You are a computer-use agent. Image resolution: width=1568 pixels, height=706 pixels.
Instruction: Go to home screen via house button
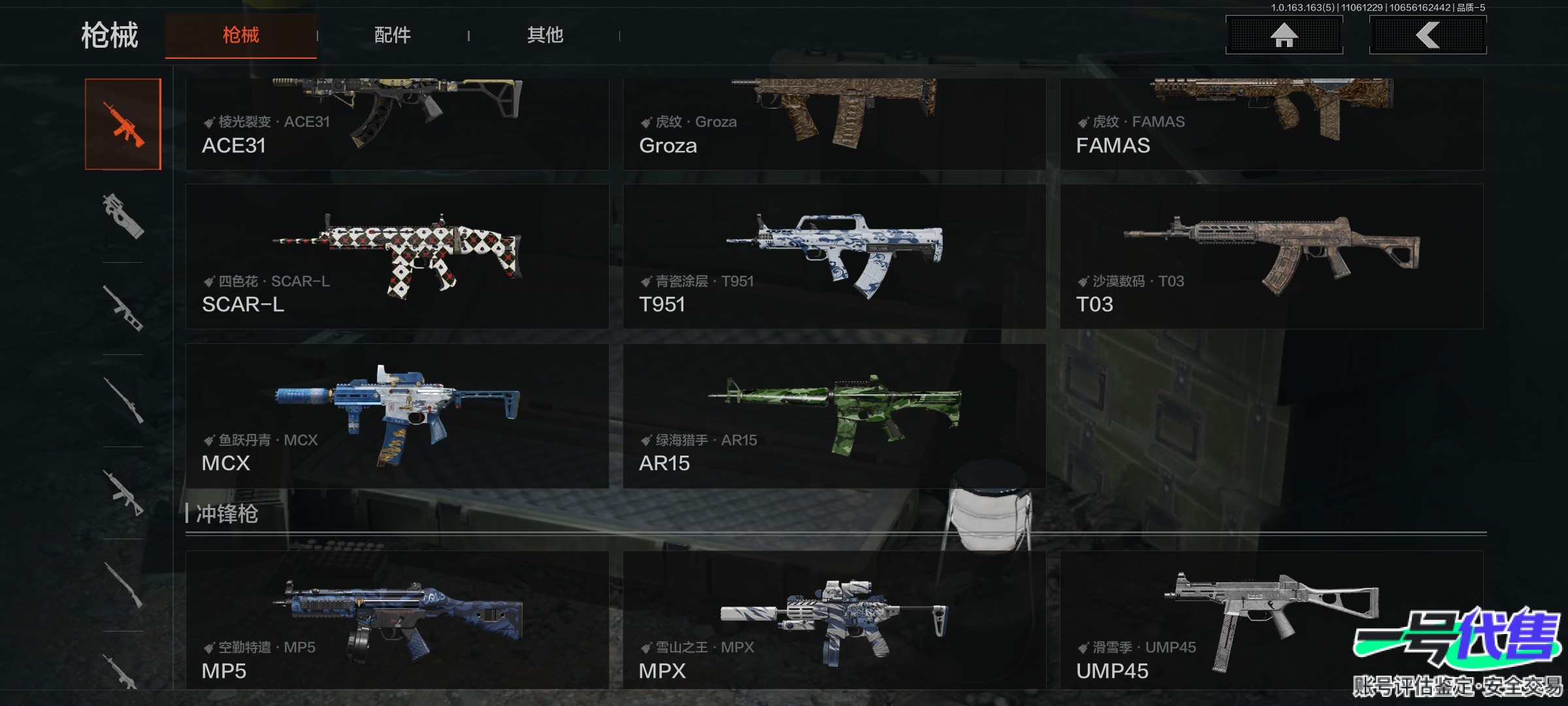click(x=1284, y=35)
